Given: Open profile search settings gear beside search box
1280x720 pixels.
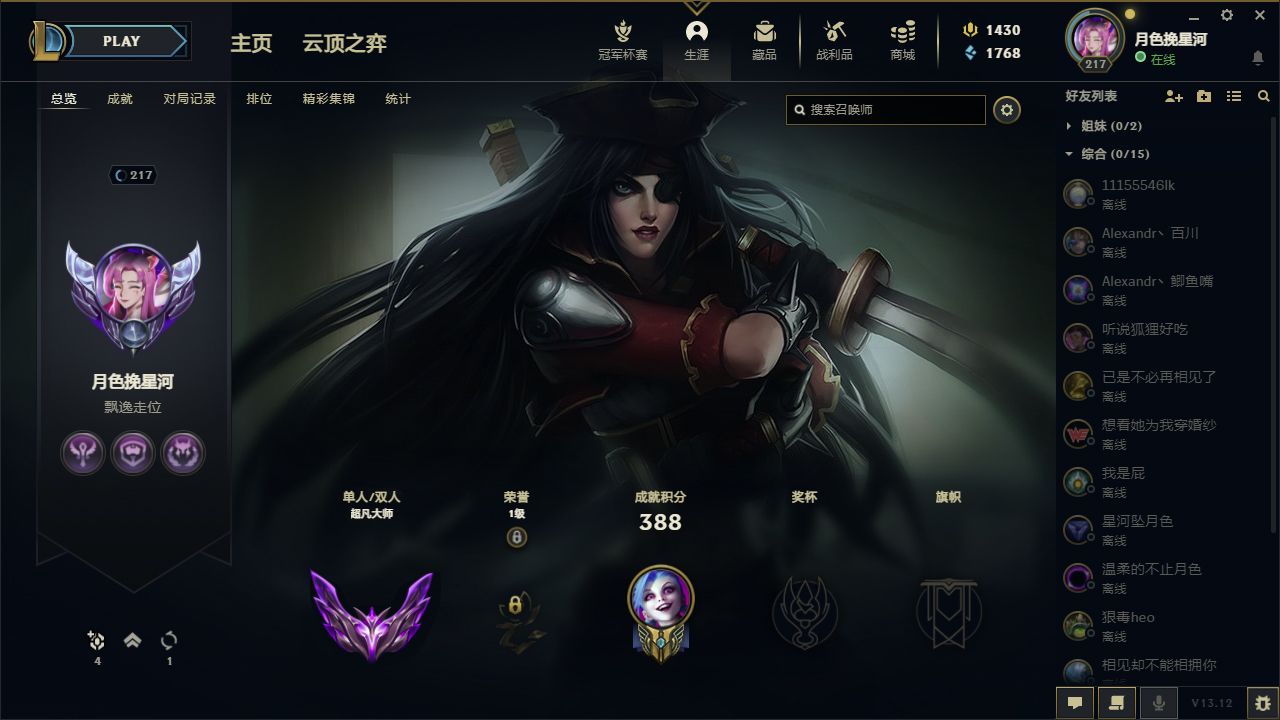Looking at the screenshot, I should pos(1007,110).
